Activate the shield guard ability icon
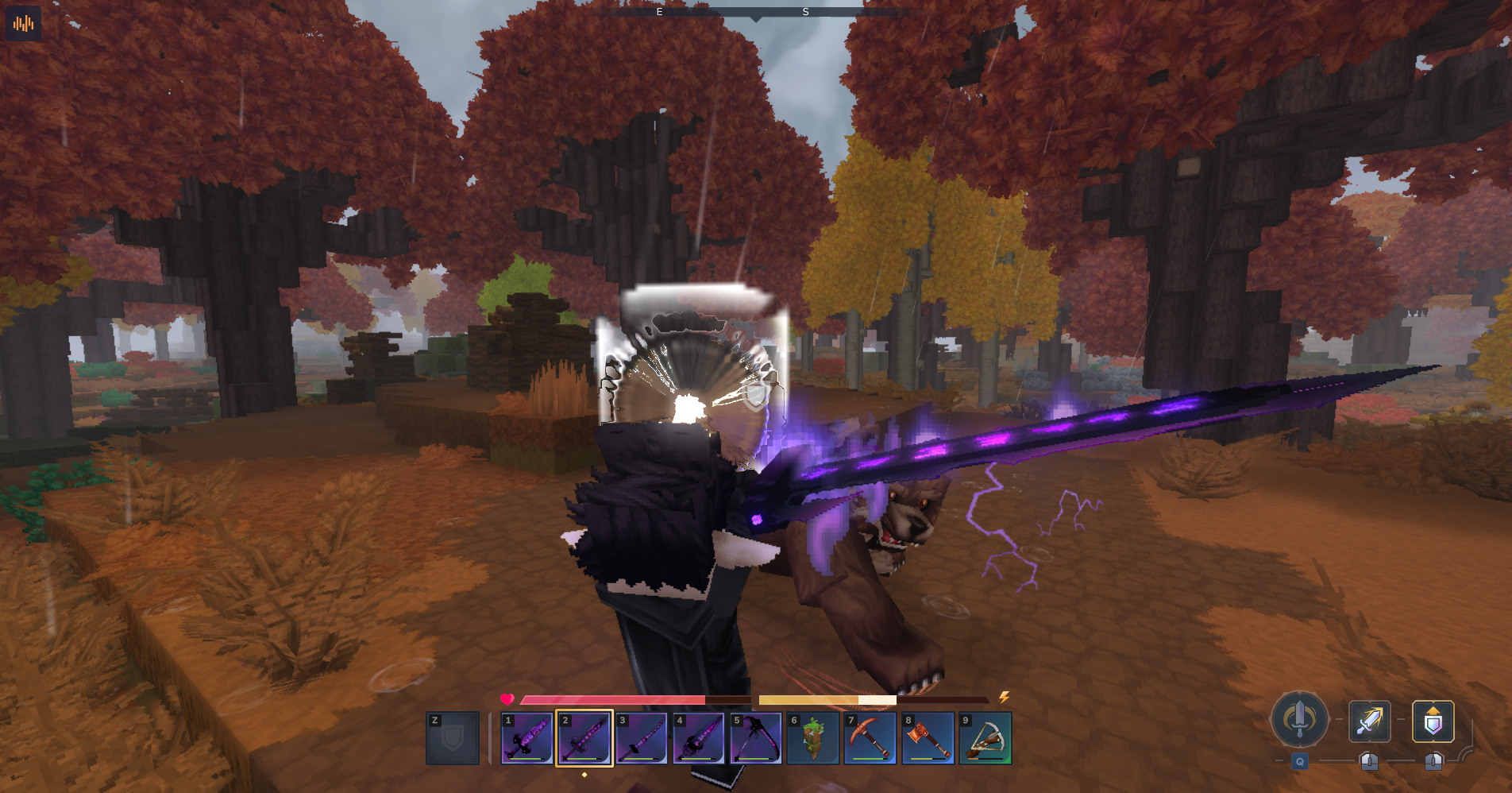 click(1433, 721)
